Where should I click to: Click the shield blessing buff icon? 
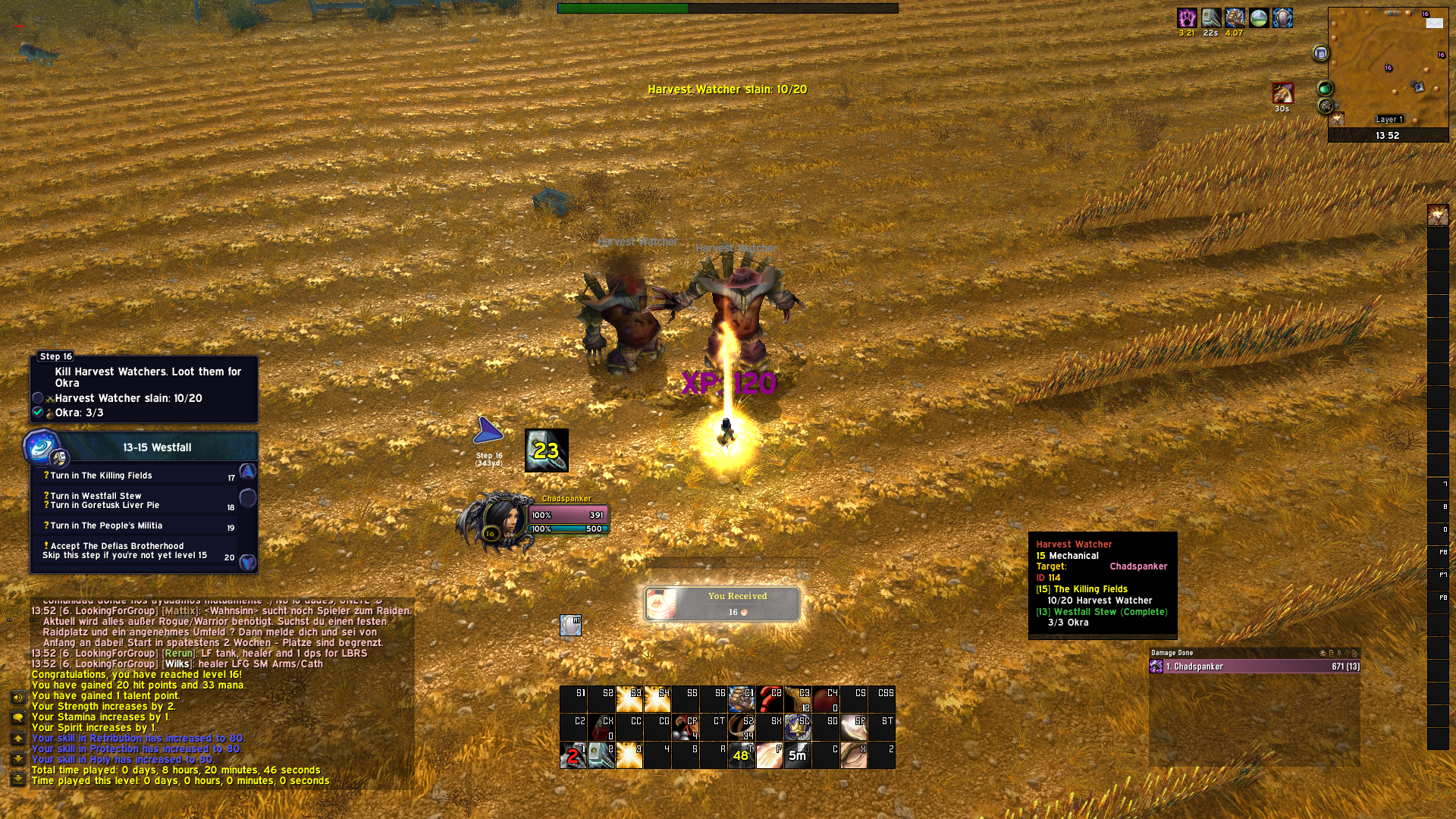click(1282, 17)
